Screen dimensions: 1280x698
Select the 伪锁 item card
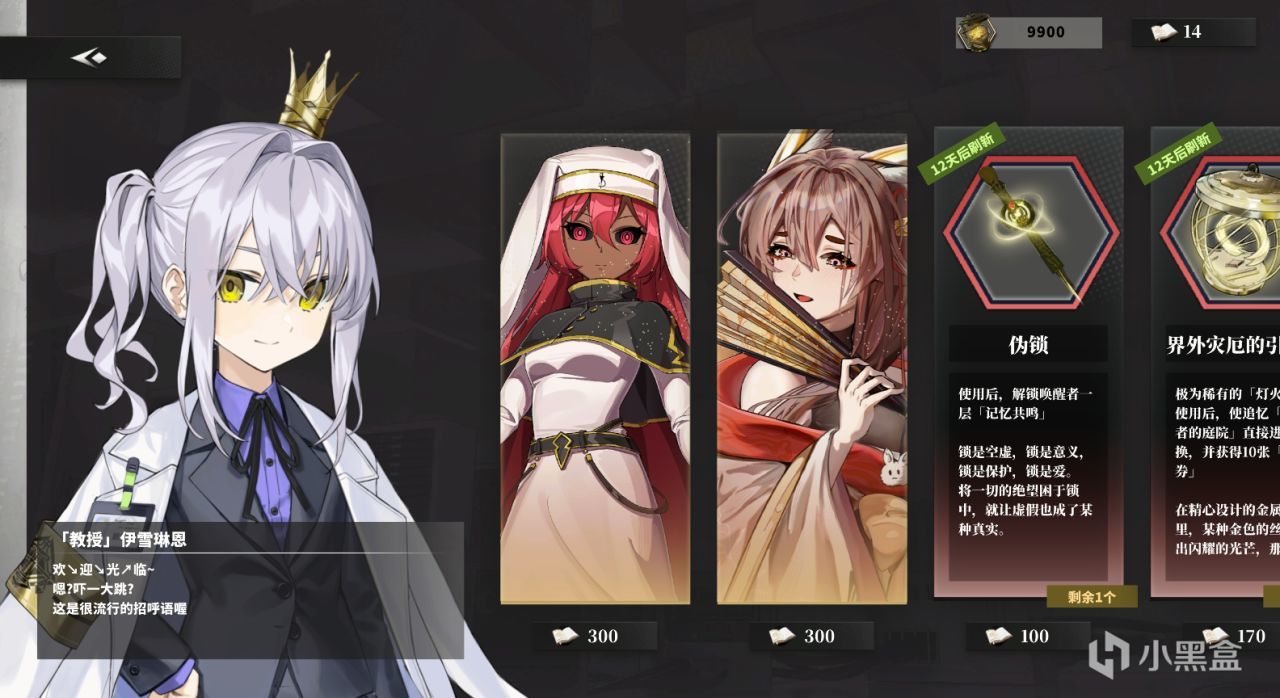click(x=1028, y=360)
